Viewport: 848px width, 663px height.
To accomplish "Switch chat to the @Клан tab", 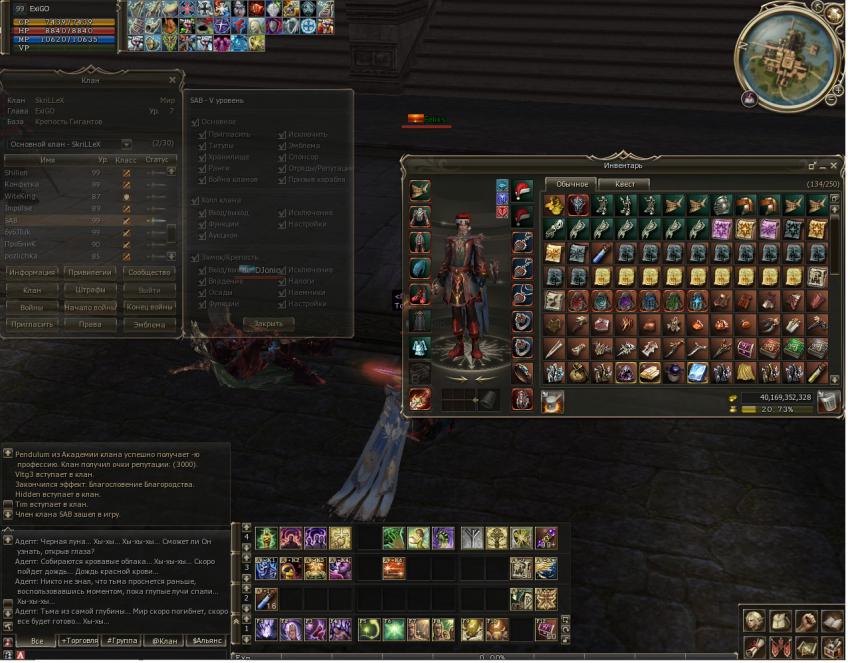I will [x=163, y=640].
